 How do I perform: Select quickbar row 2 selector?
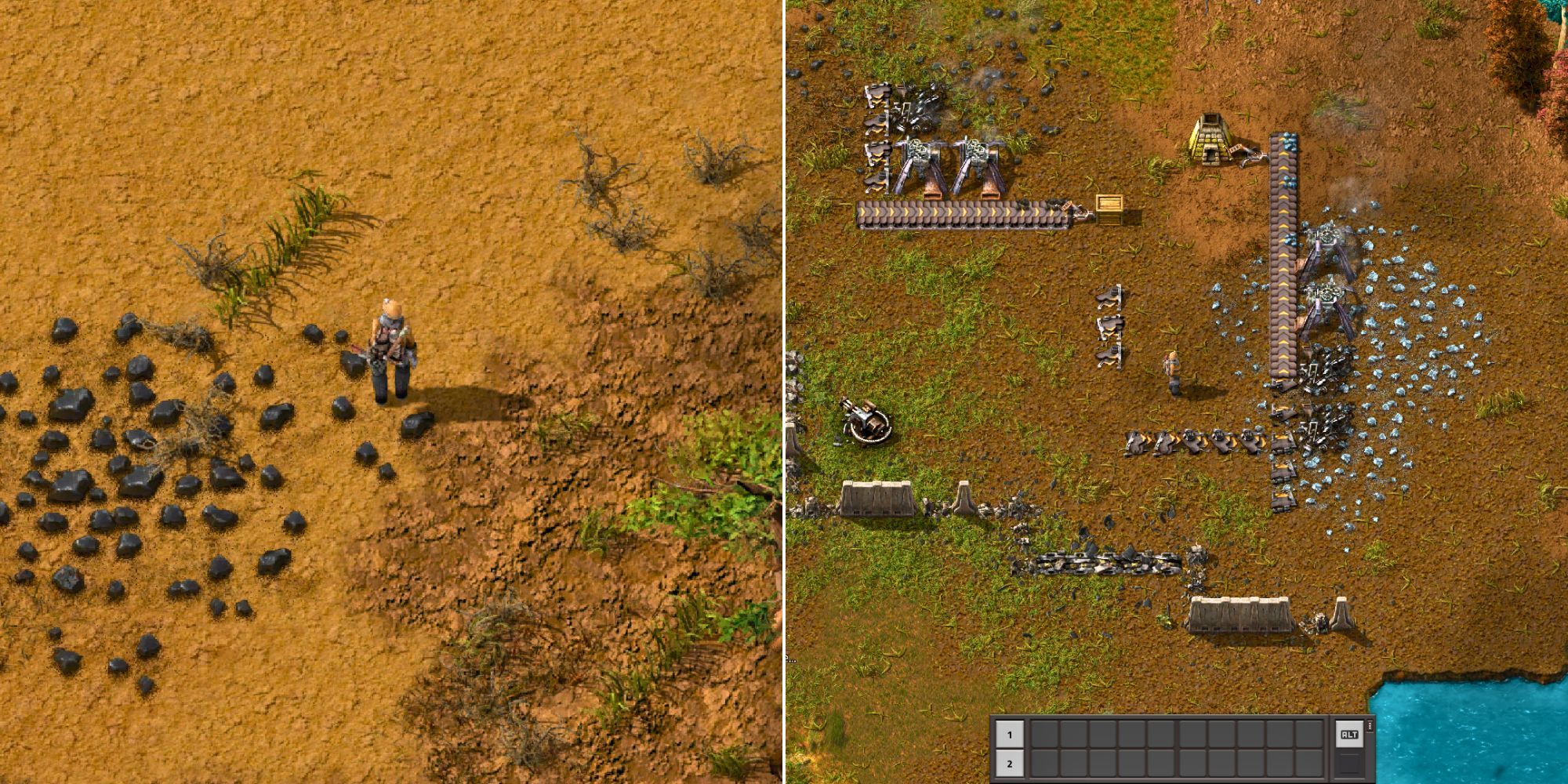1010,764
